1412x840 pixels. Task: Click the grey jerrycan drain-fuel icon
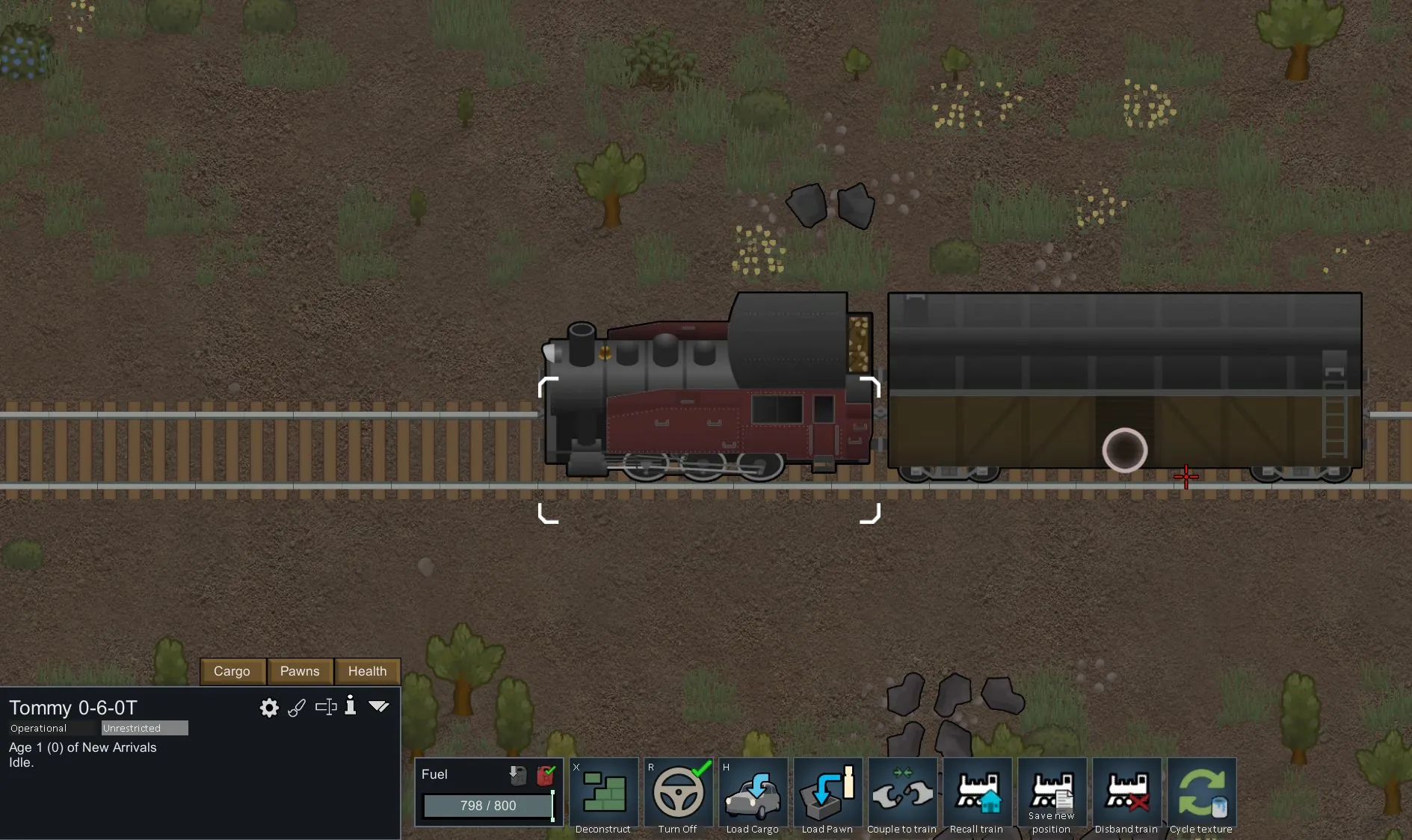point(517,775)
